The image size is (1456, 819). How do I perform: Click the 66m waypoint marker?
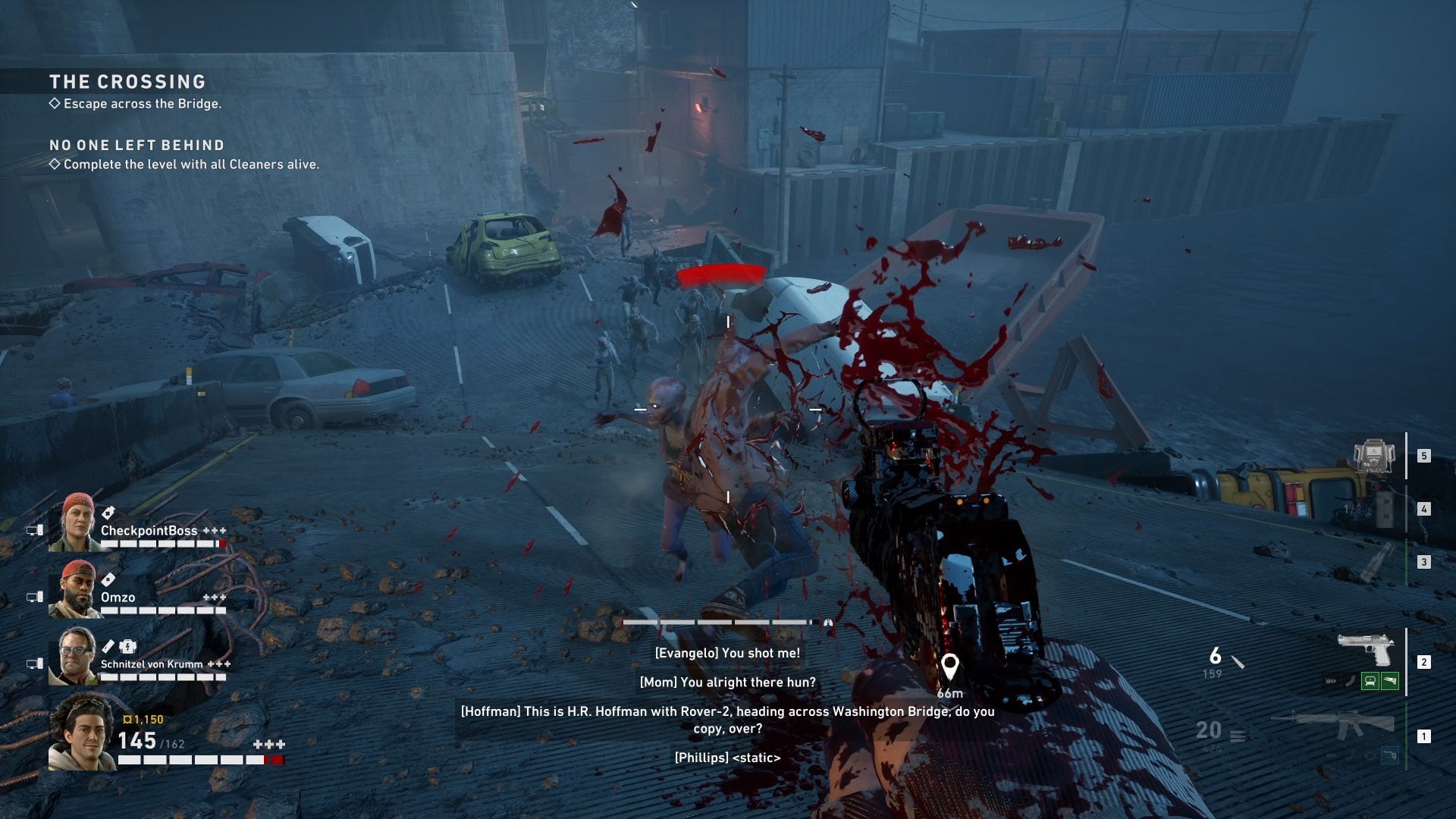point(949,667)
